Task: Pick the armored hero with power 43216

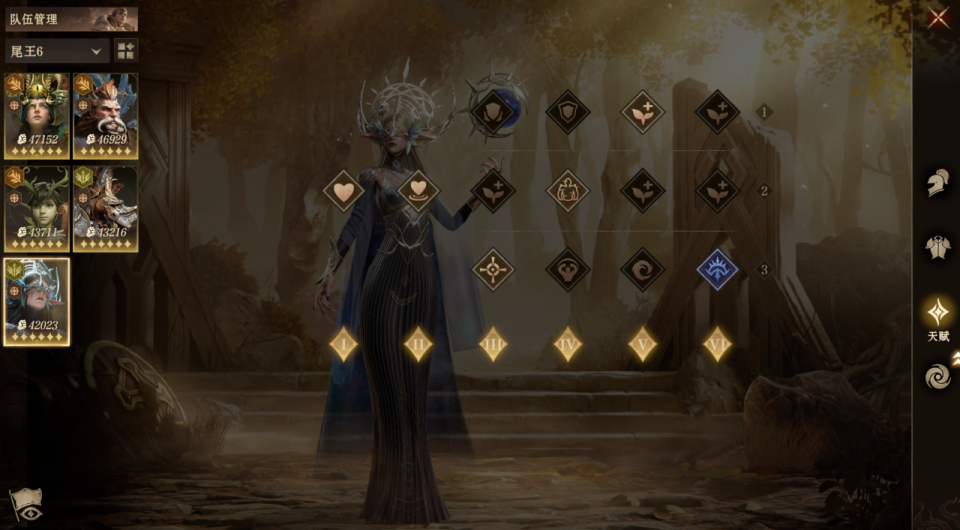Action: click(105, 208)
